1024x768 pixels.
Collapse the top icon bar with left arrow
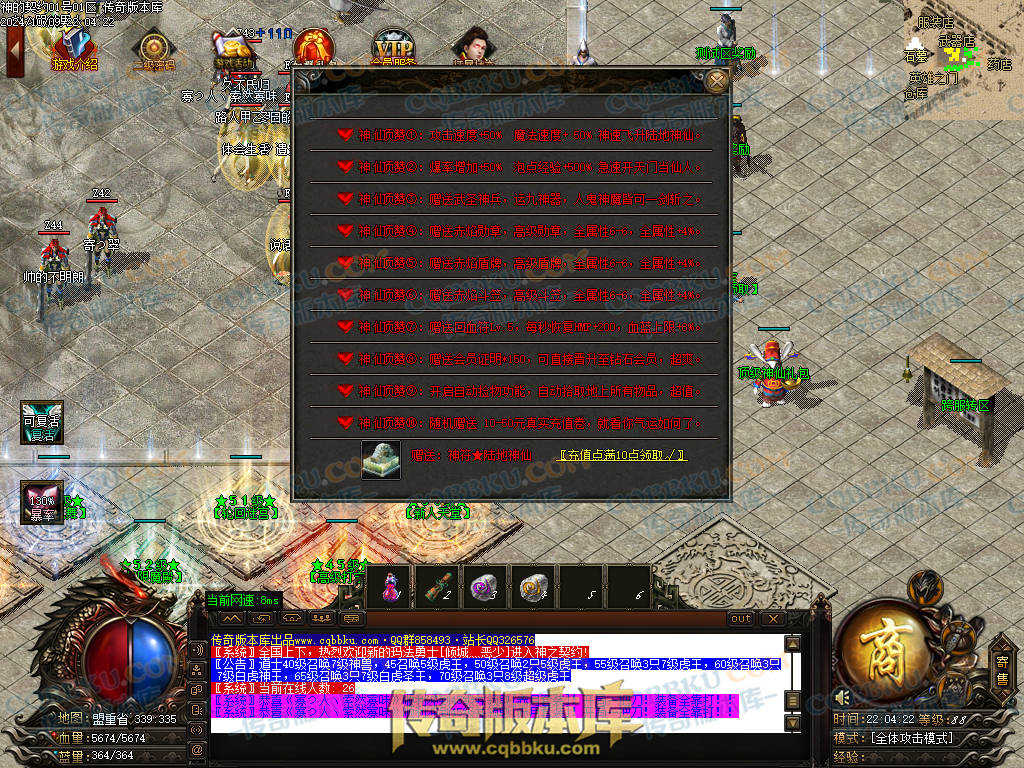(x=14, y=50)
